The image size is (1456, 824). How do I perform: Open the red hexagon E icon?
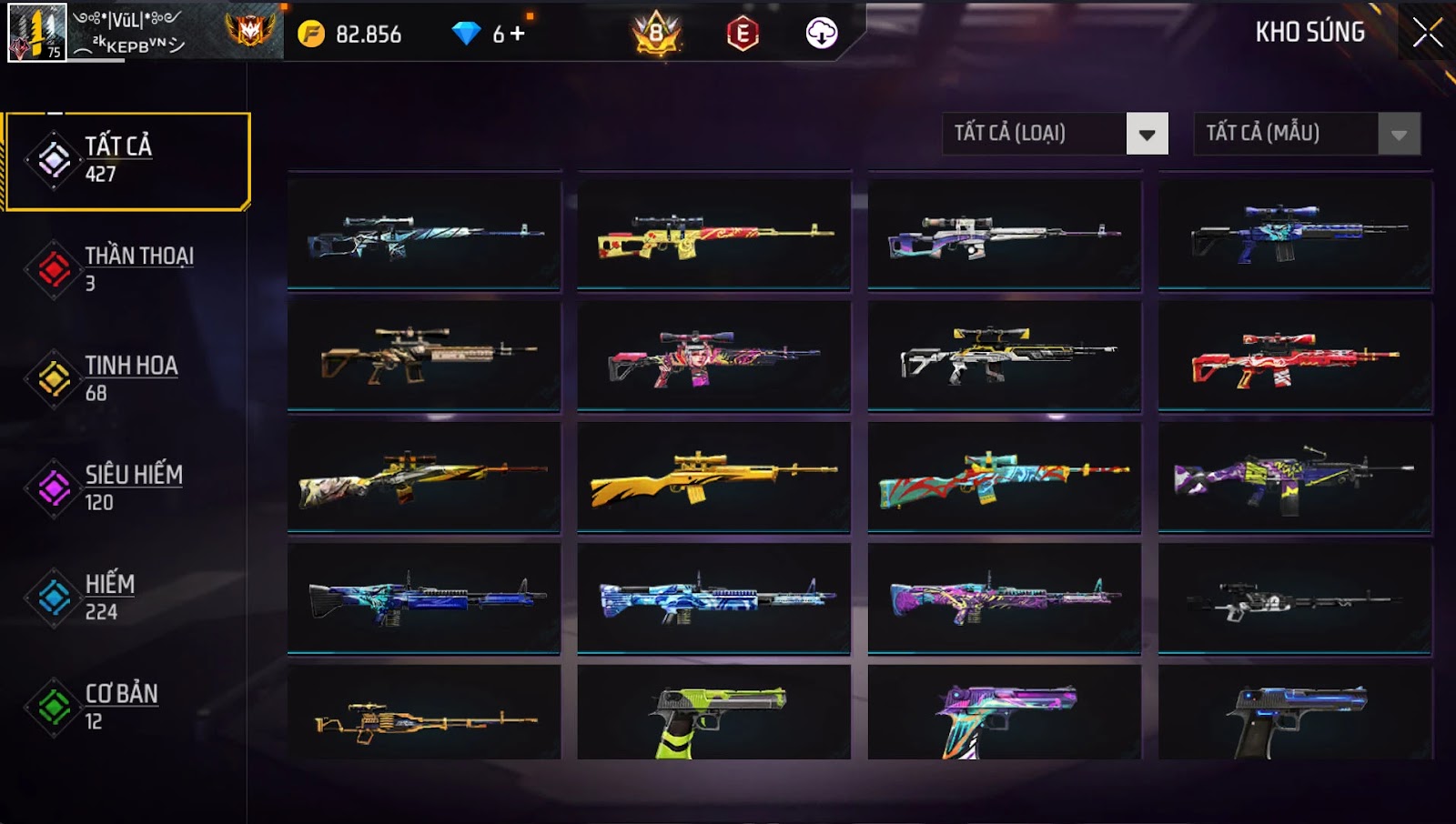click(743, 34)
